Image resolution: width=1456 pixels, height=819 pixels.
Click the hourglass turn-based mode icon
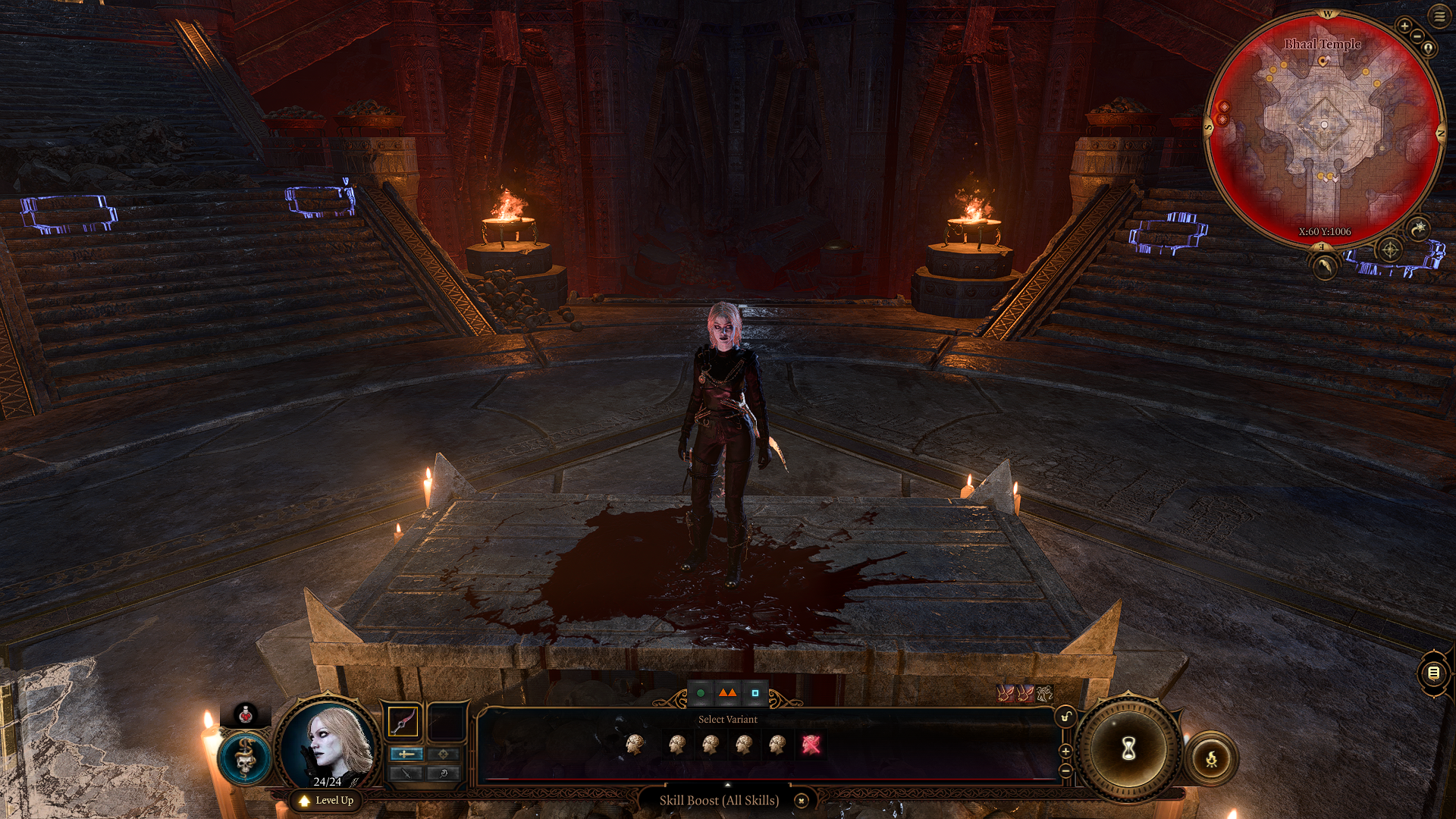(1128, 748)
